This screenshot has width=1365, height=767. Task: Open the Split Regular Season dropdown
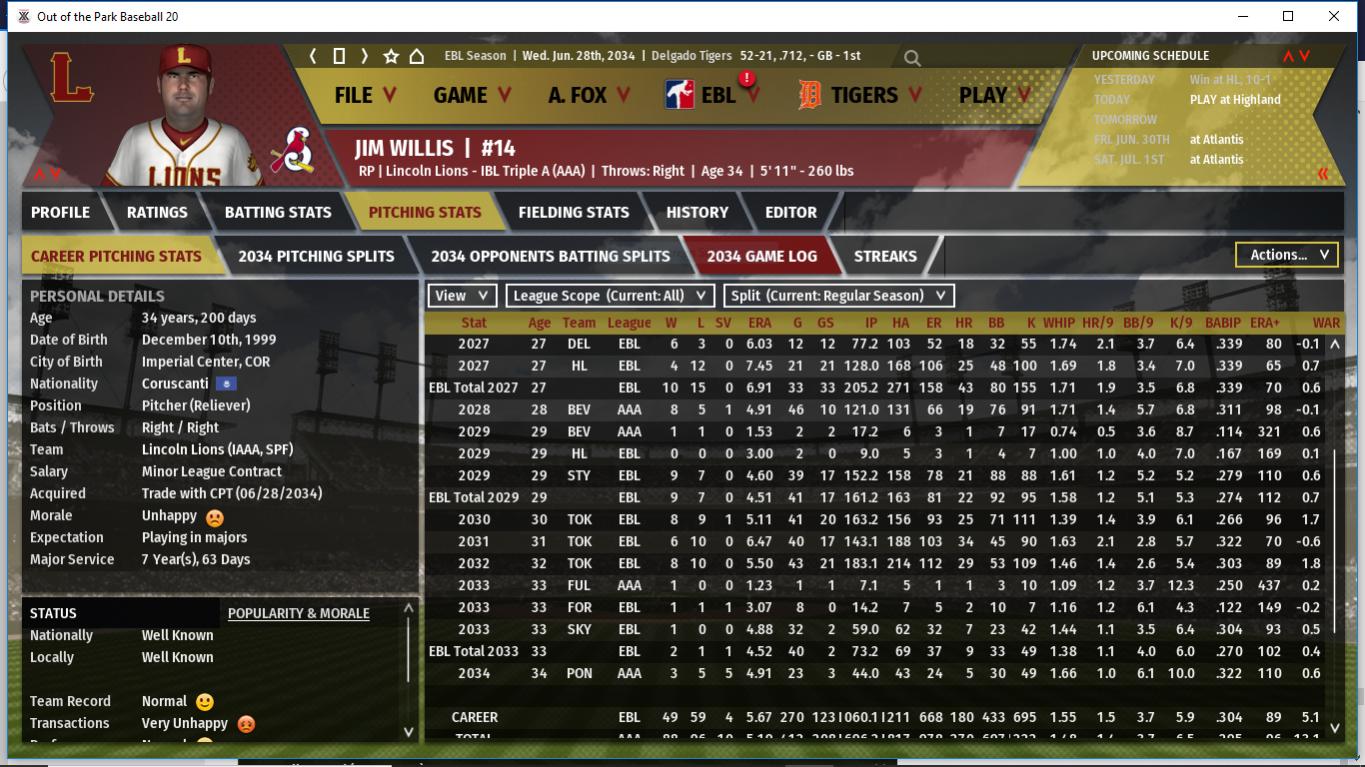pyautogui.click(x=838, y=296)
